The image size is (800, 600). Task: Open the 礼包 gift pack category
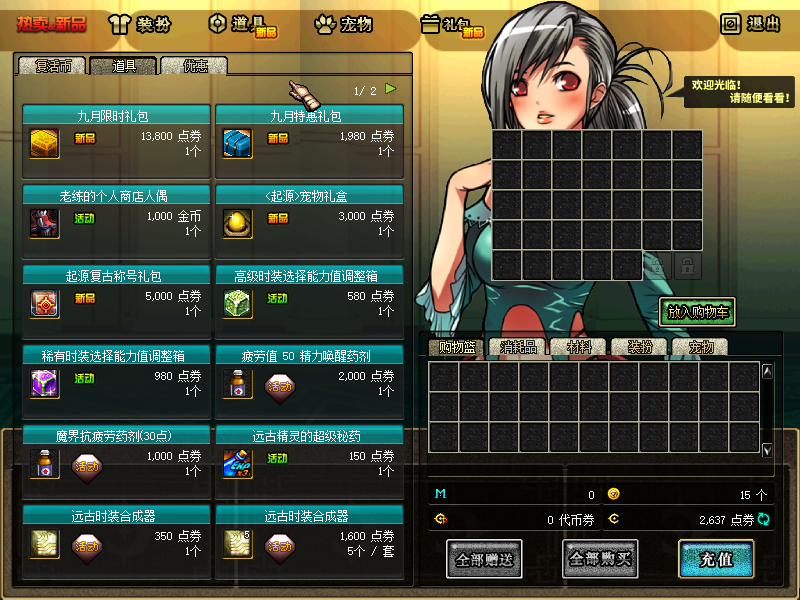click(452, 25)
